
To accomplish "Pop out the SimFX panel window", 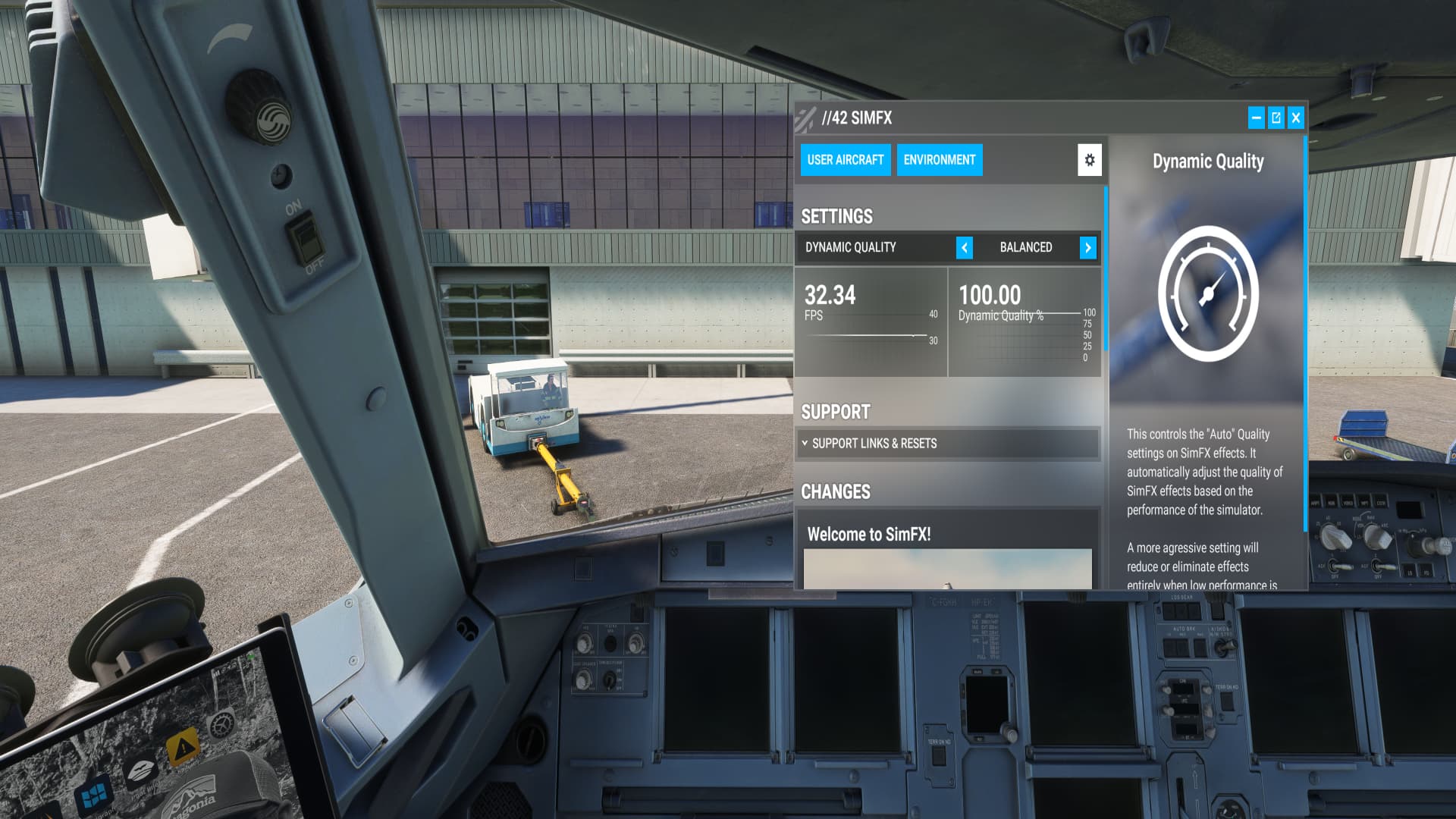I will click(1276, 118).
